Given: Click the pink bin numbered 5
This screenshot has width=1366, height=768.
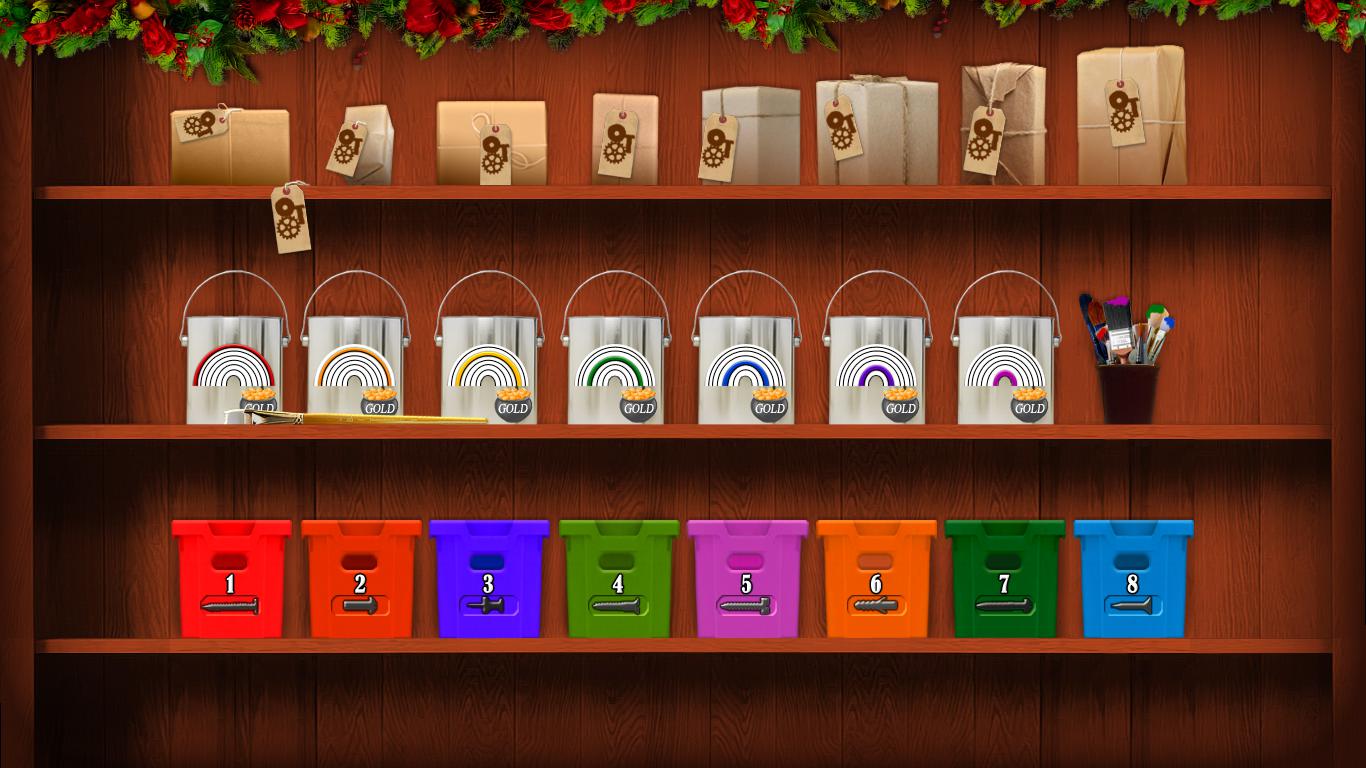Looking at the screenshot, I should (x=747, y=579).
